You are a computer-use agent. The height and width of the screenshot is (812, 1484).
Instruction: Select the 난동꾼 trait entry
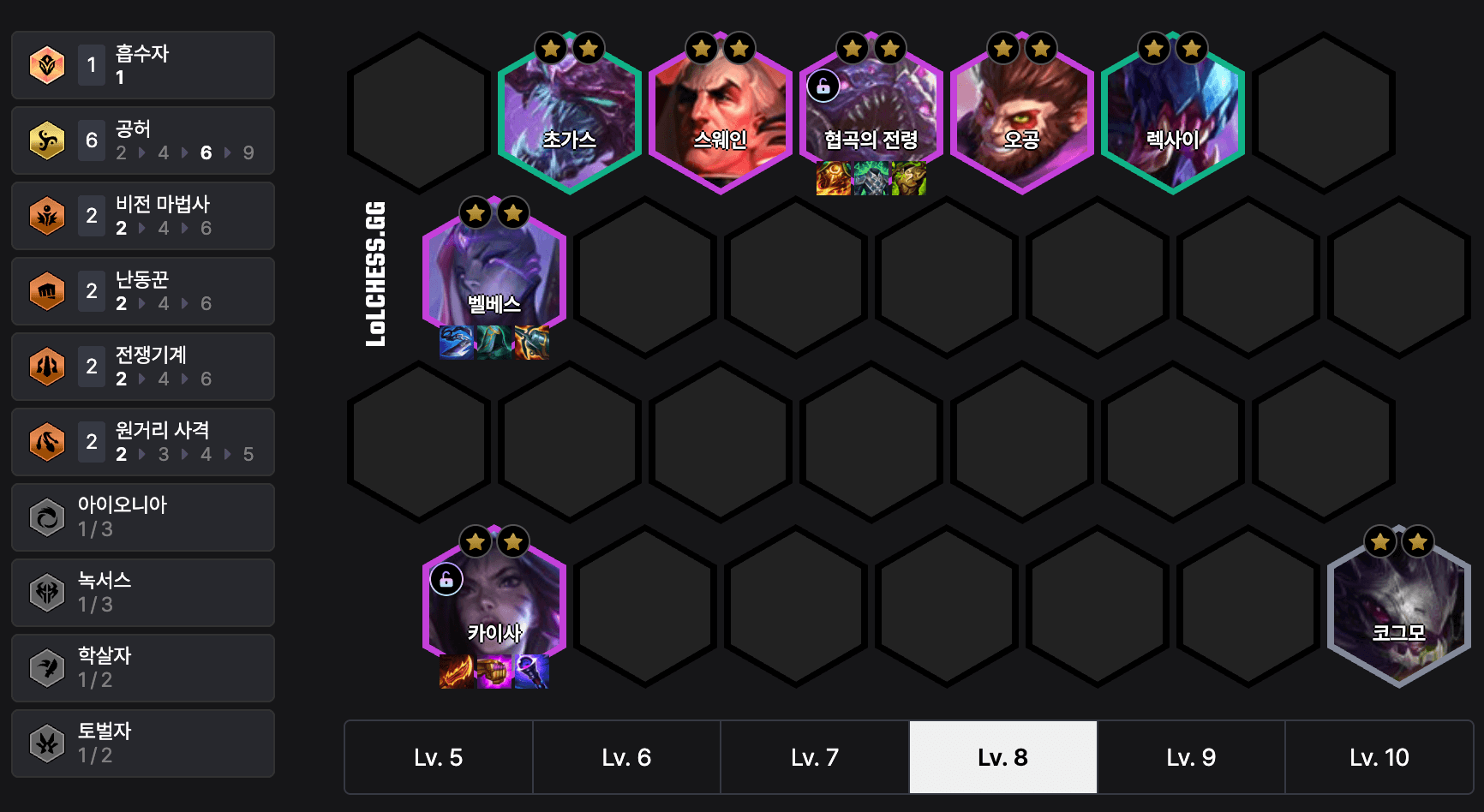click(143, 291)
